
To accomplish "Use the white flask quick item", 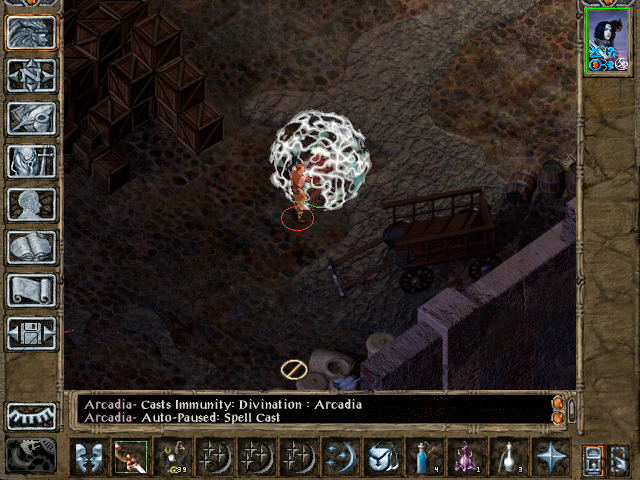I will (x=509, y=458).
